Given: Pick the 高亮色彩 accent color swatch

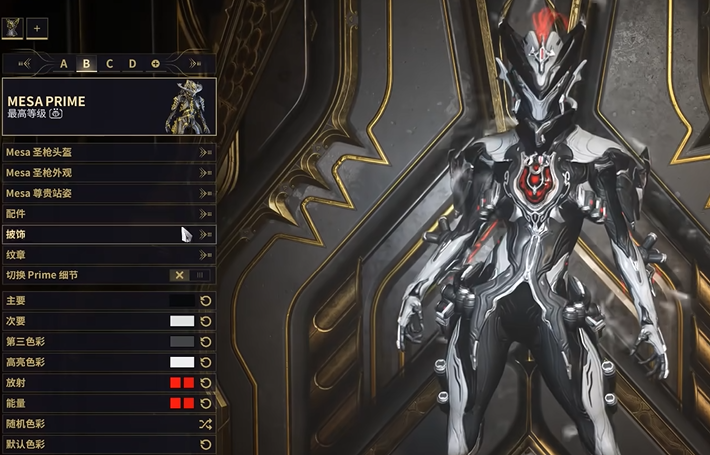Looking at the screenshot, I should pos(182,362).
